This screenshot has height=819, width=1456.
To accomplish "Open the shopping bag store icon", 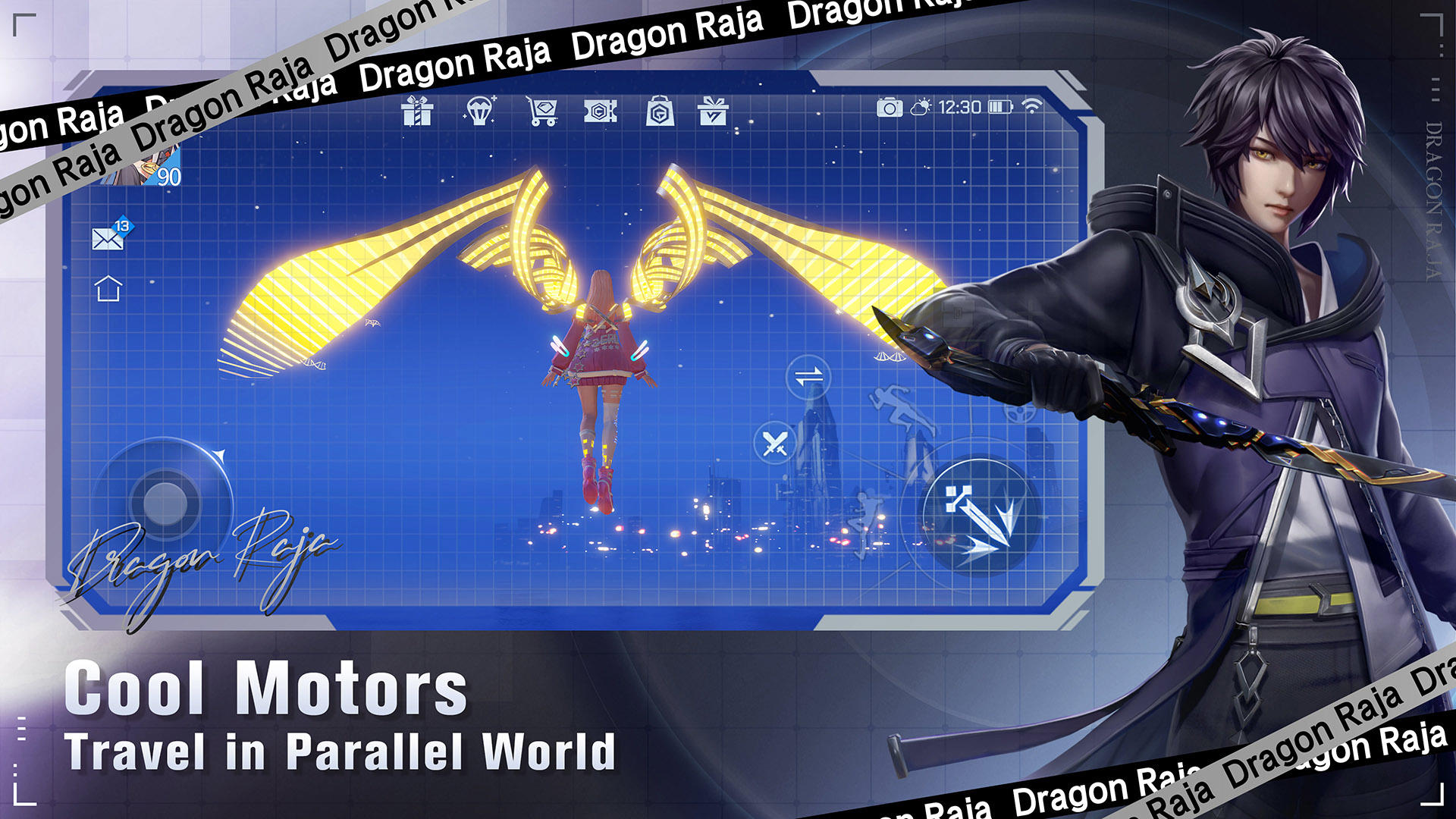I will tap(658, 111).
